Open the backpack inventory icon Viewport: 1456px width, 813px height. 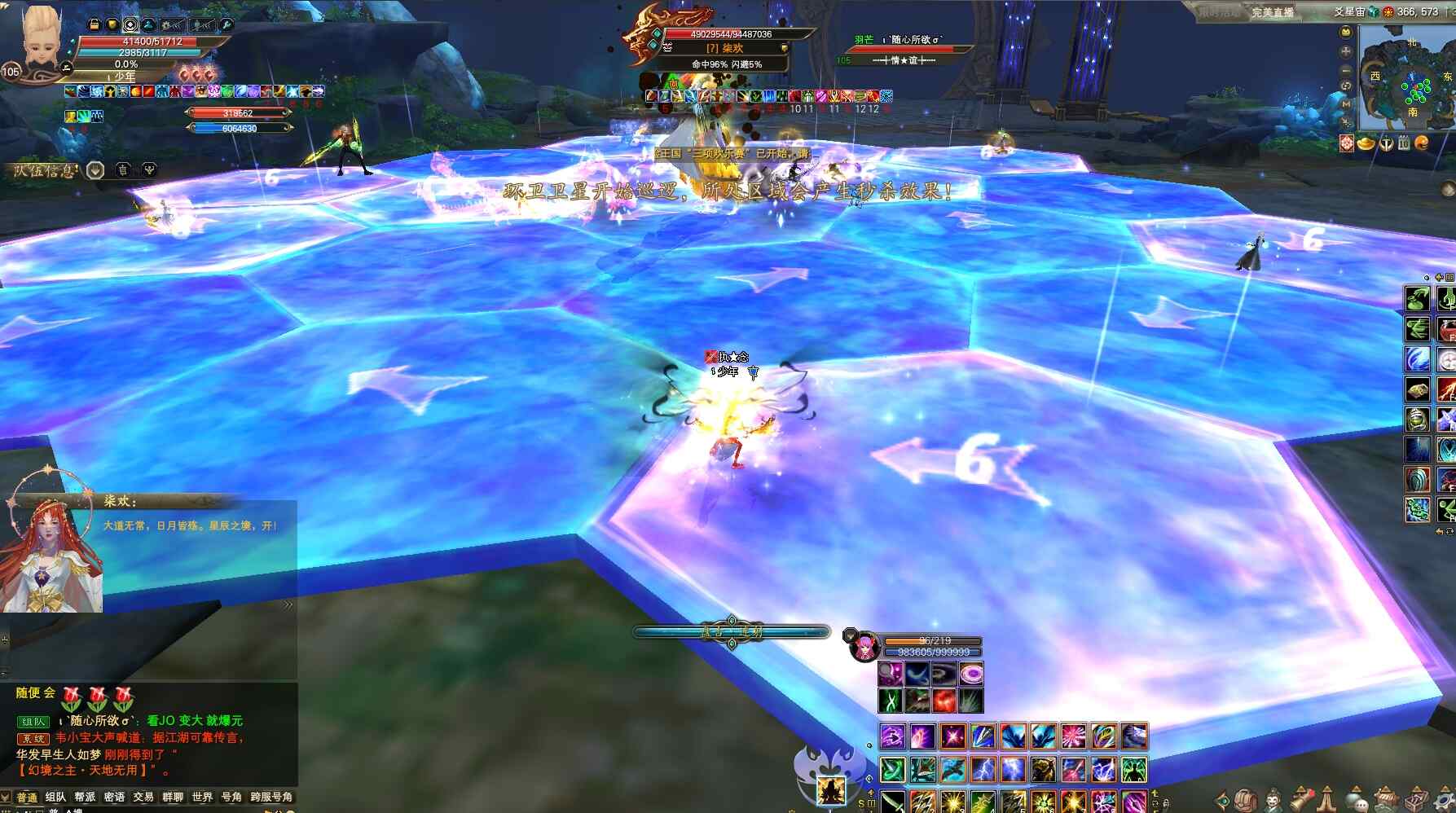point(1246,800)
